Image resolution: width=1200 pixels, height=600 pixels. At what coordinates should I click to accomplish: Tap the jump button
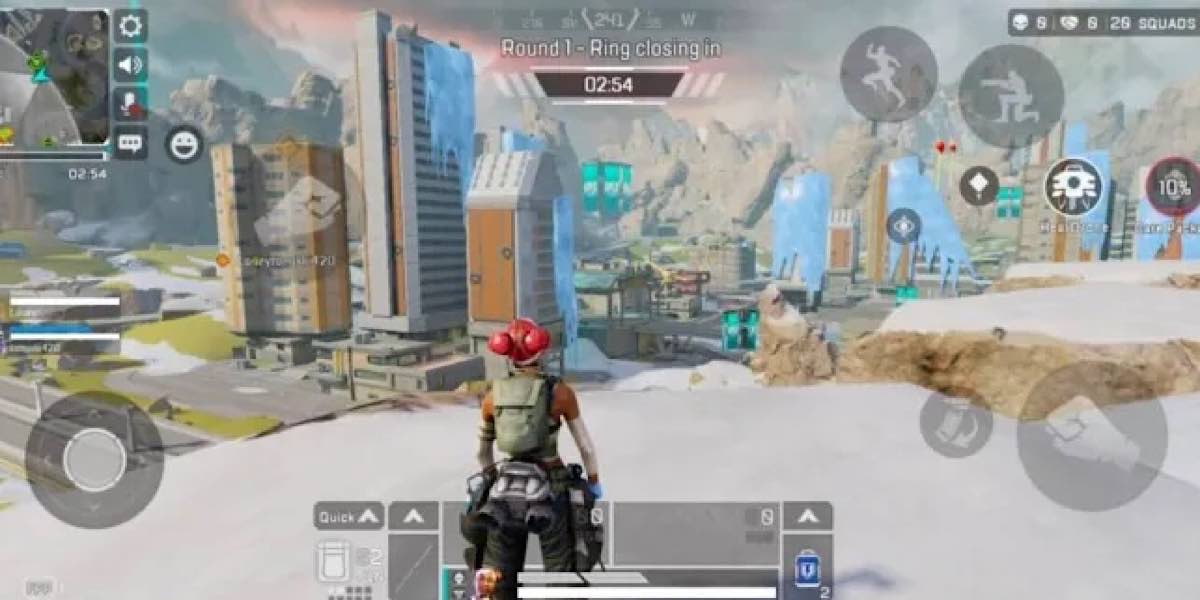click(x=888, y=74)
